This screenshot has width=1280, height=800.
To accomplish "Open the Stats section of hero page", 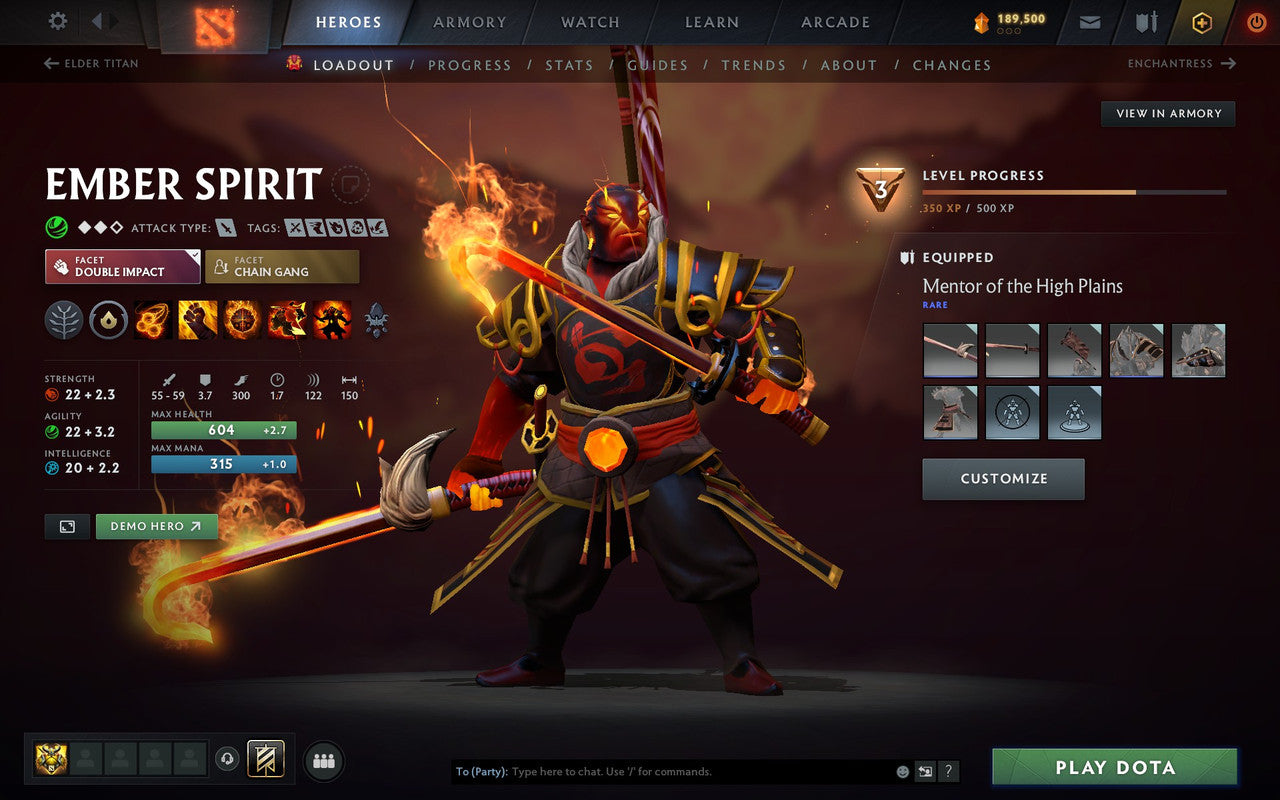I will (x=569, y=64).
